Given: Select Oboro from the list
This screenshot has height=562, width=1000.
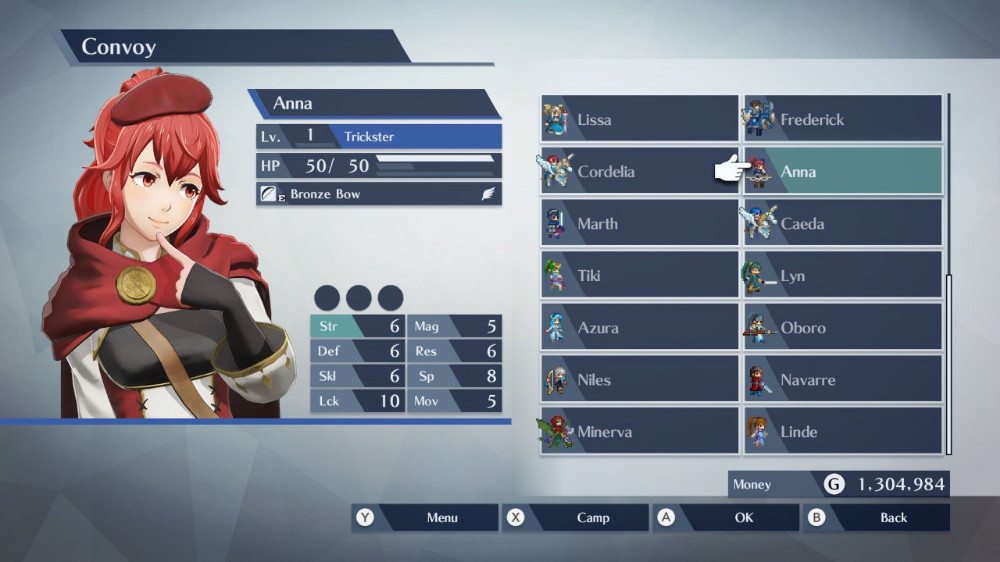Looking at the screenshot, I should tap(842, 327).
